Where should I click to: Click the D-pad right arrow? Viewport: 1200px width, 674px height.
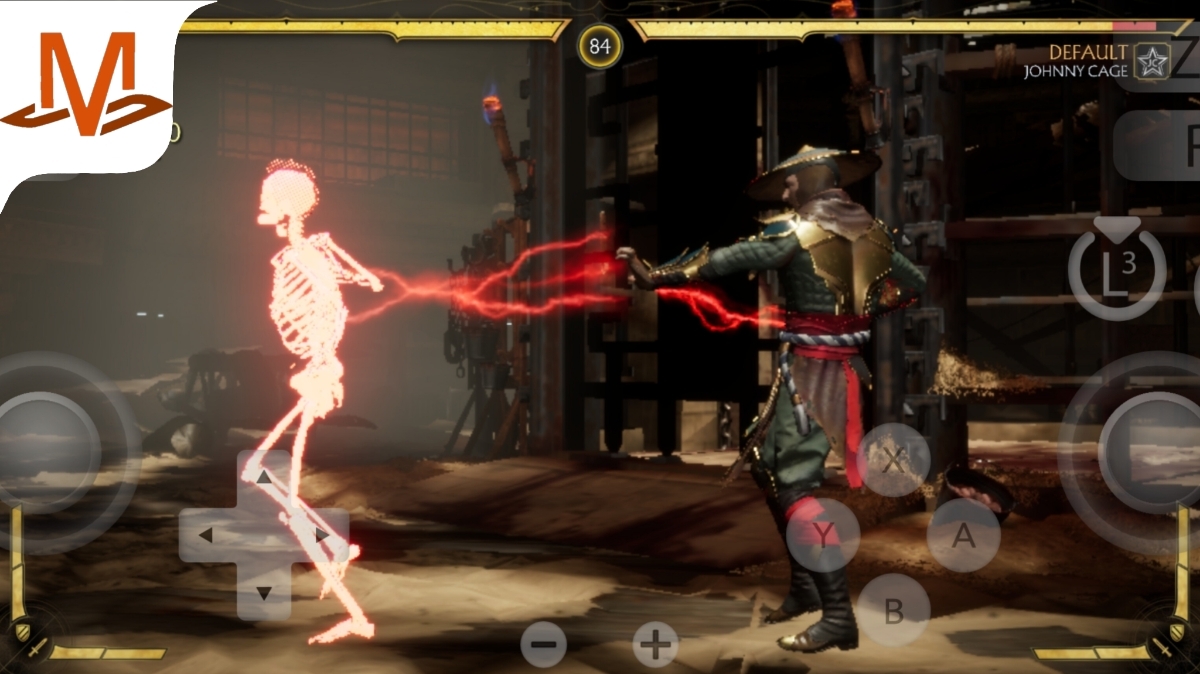322,535
